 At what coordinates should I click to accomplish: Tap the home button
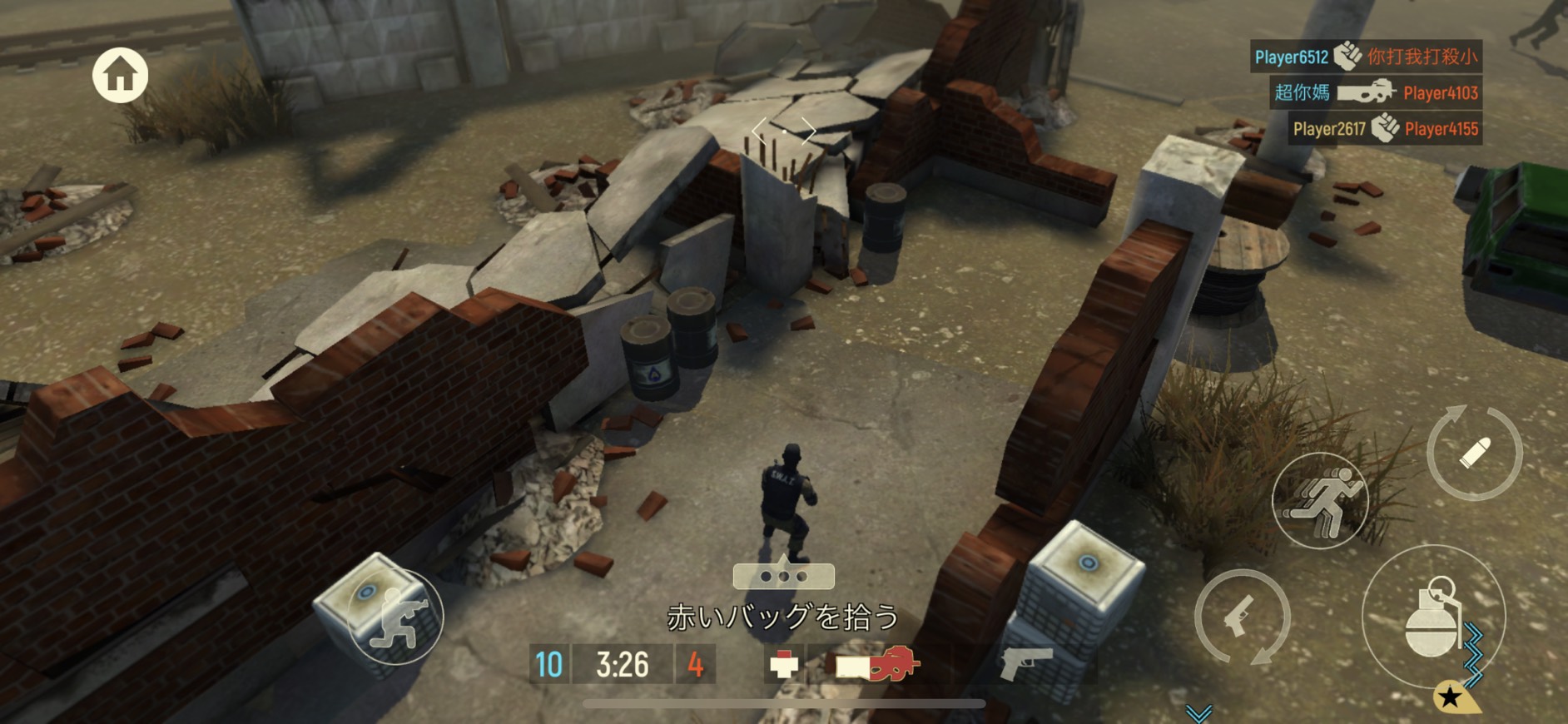click(x=120, y=75)
